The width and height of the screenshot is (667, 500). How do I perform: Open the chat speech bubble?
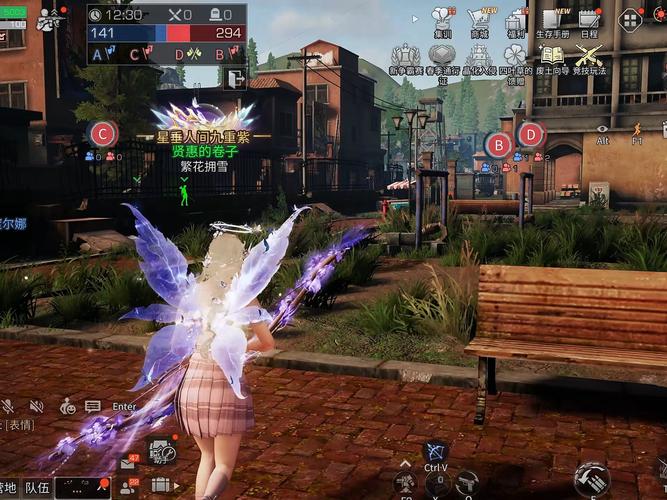(93, 406)
